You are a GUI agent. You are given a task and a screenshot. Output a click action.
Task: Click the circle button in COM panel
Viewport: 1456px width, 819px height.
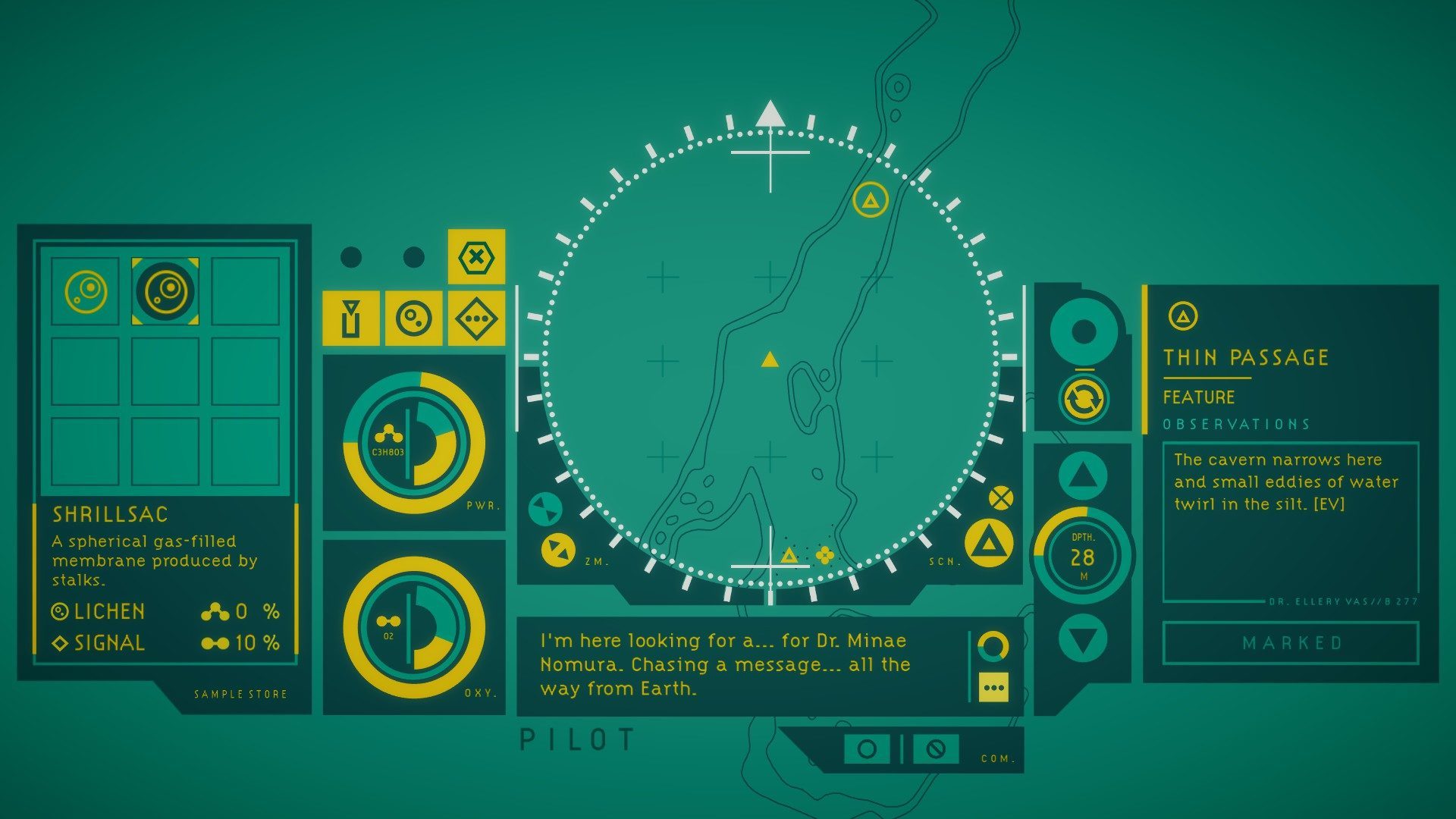coord(867,749)
